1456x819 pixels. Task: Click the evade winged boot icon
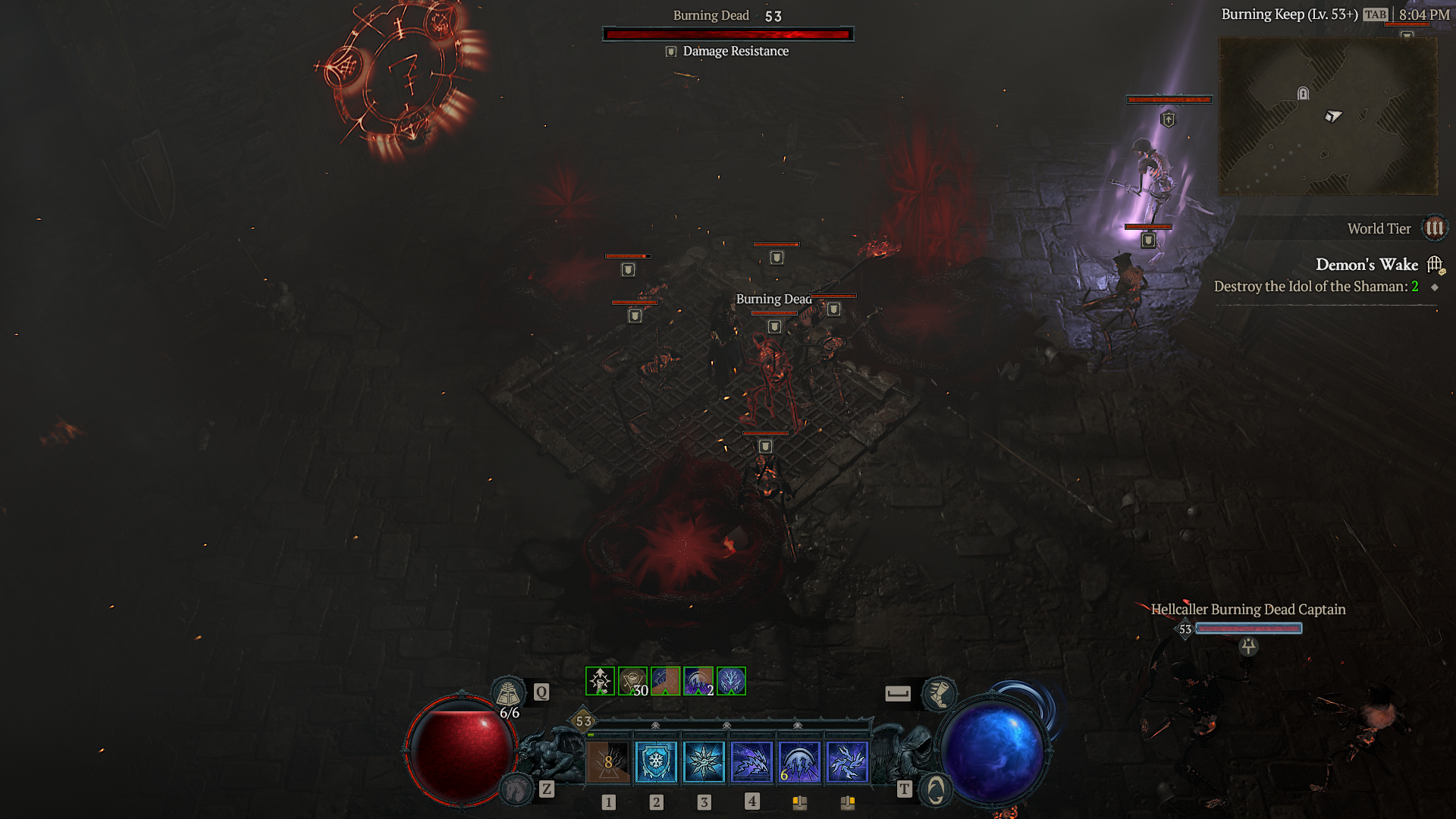(x=939, y=693)
